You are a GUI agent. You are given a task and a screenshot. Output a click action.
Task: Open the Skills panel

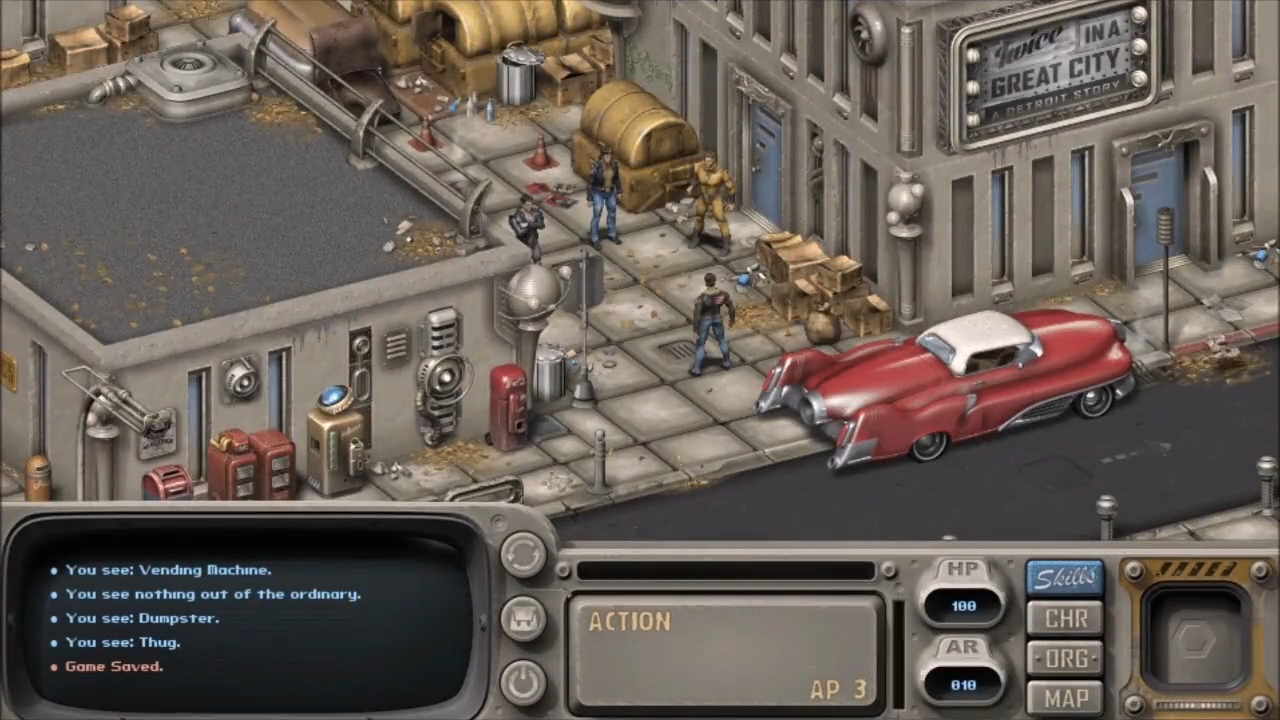[x=1065, y=578]
